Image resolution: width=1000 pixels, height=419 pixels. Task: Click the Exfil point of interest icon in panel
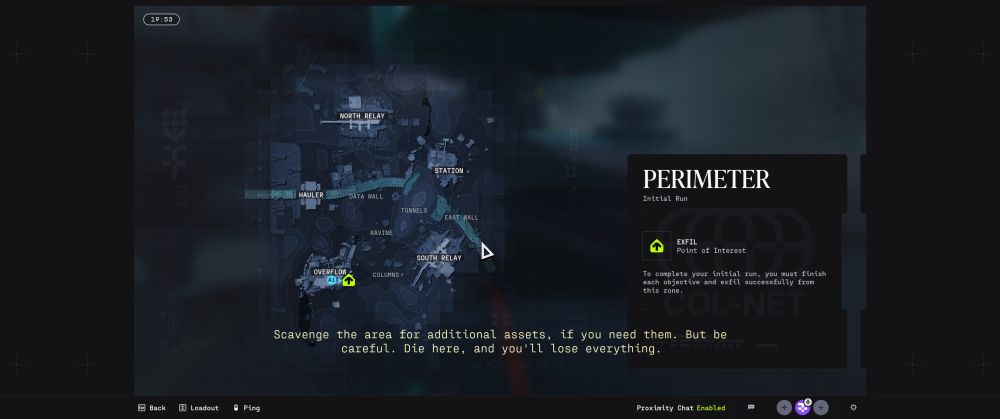657,245
